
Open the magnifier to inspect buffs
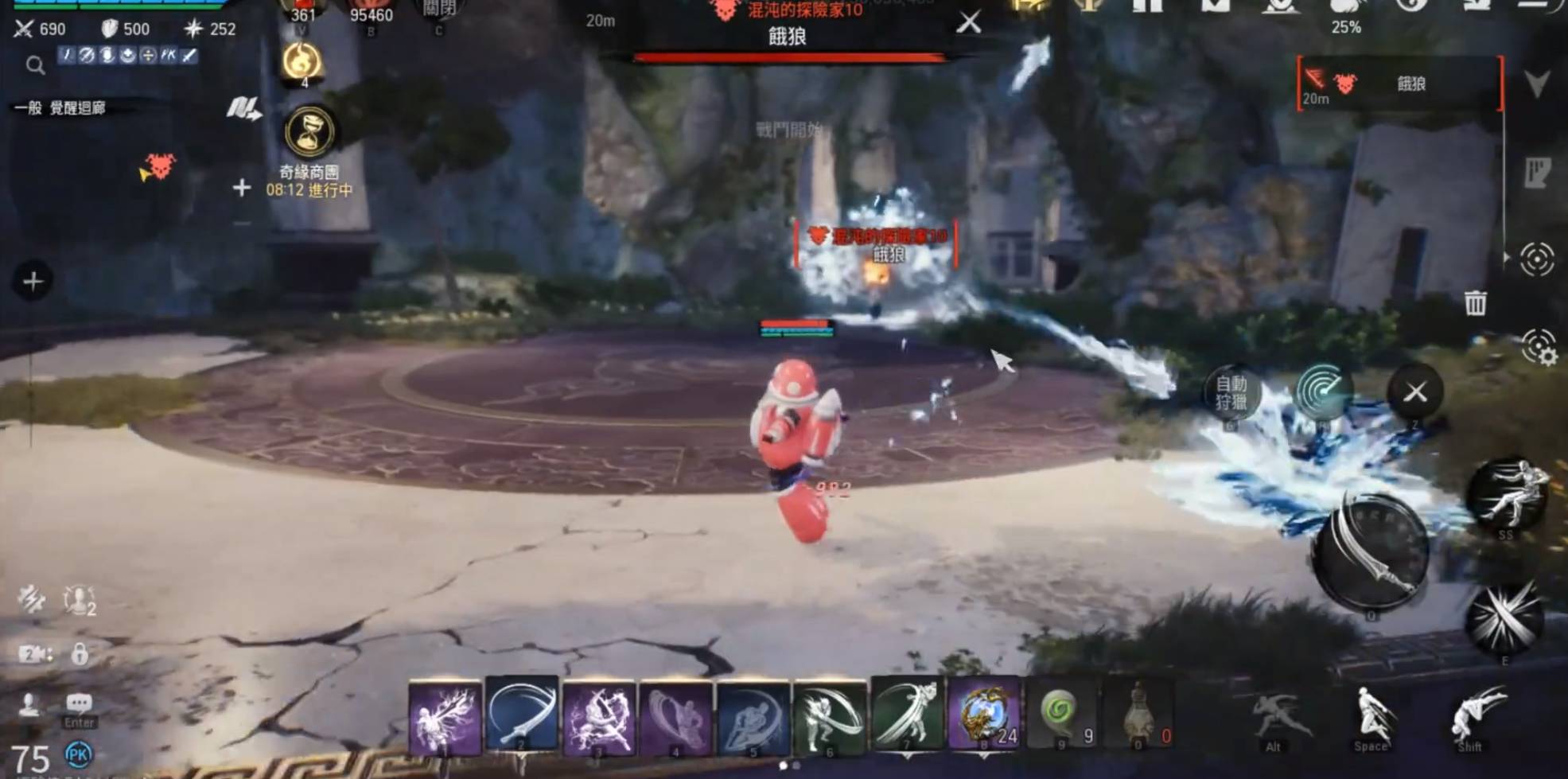(x=35, y=65)
